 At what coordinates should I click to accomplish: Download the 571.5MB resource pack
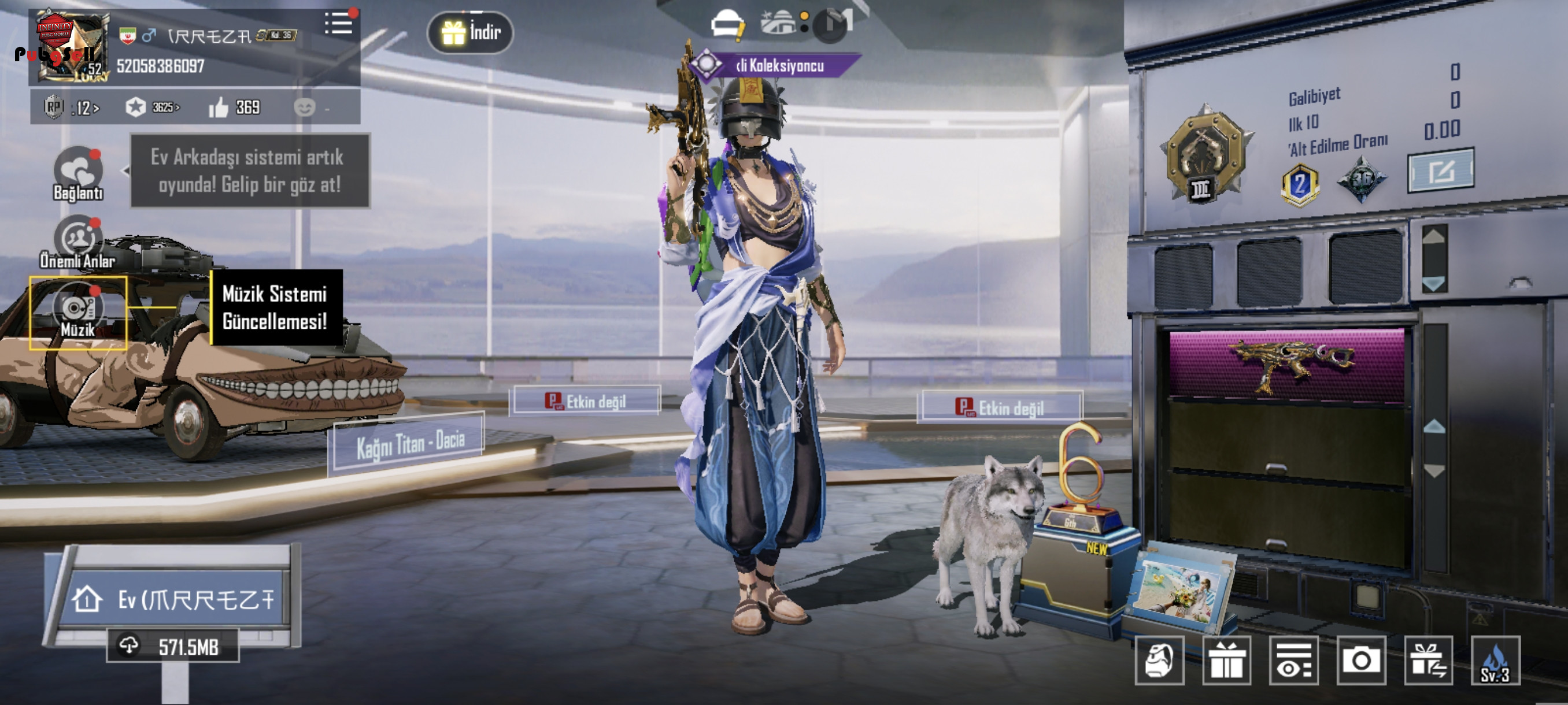pos(173,647)
